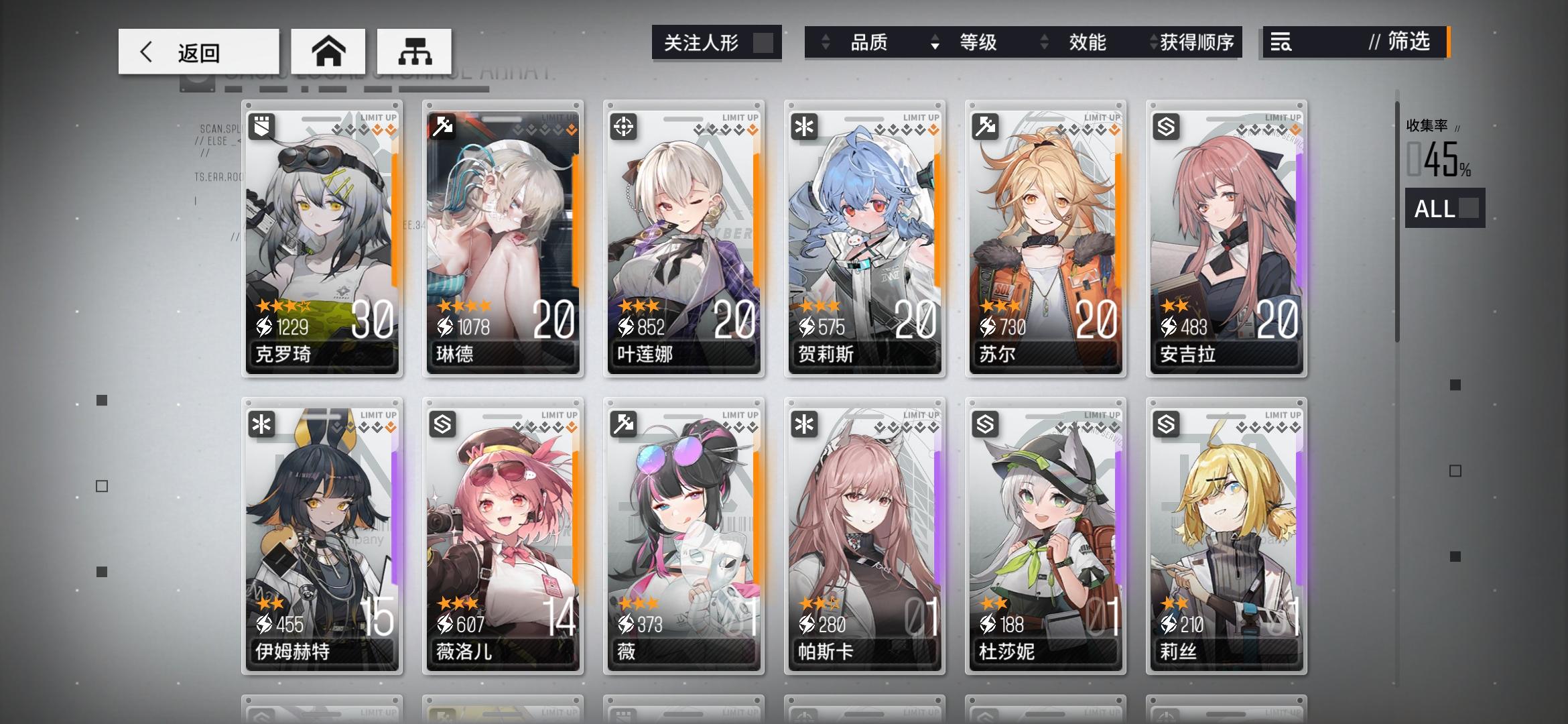
Task: Click the home icon in the top bar
Action: 328,50
